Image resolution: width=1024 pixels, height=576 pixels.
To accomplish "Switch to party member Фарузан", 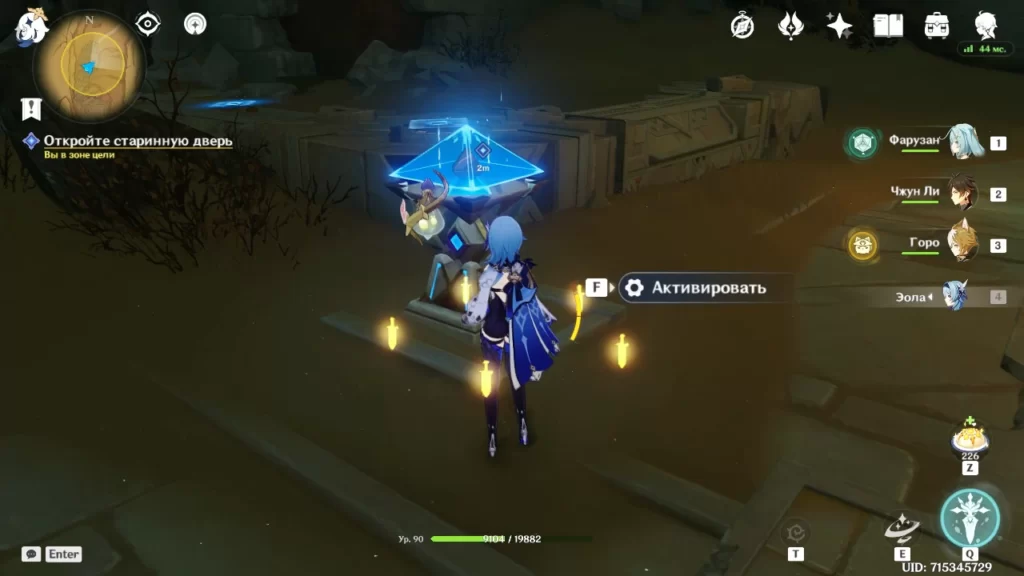I will pyautogui.click(x=963, y=142).
